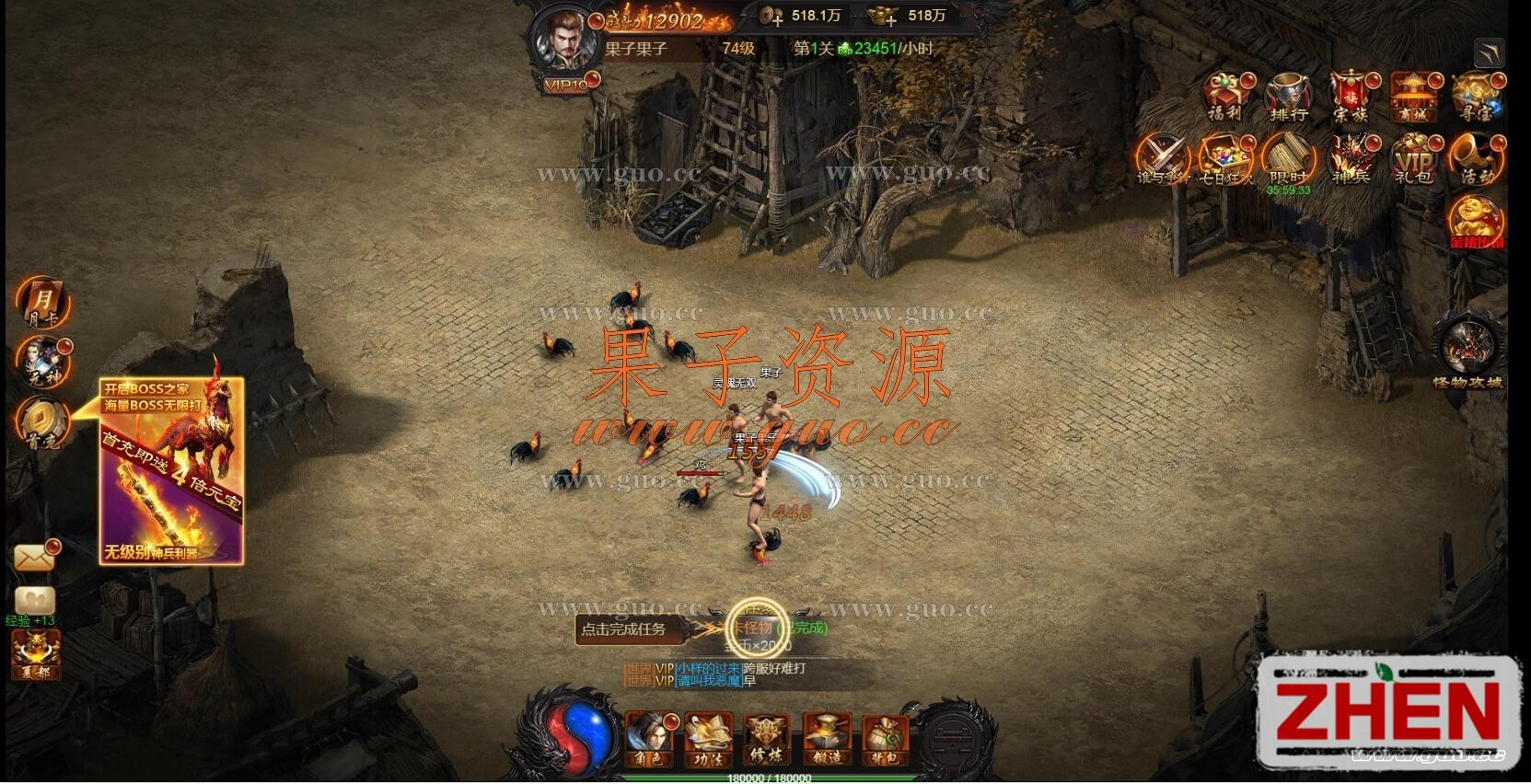The image size is (1531, 784).
Task: Collapse the top-right icon menu arrow
Action: [1488, 52]
